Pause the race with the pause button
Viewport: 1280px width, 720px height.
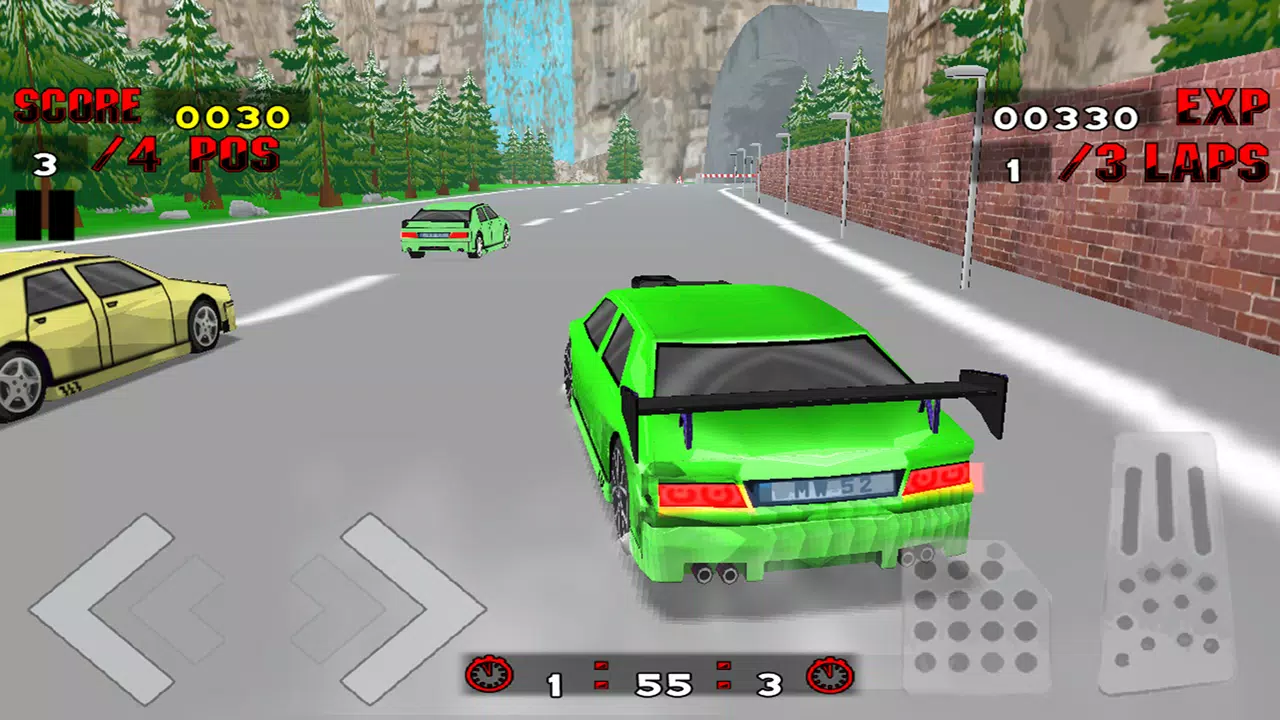pyautogui.click(x=45, y=215)
